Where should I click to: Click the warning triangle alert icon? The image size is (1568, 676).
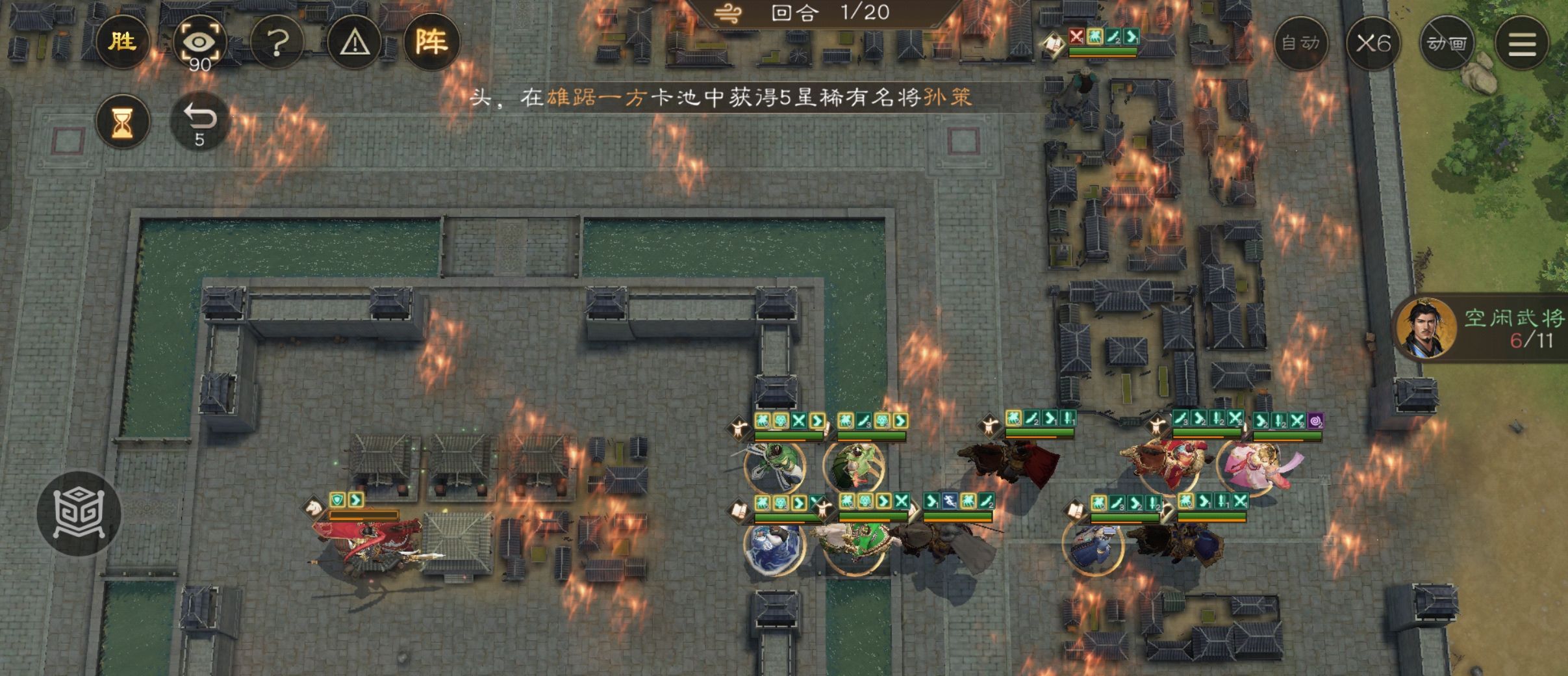coord(355,42)
